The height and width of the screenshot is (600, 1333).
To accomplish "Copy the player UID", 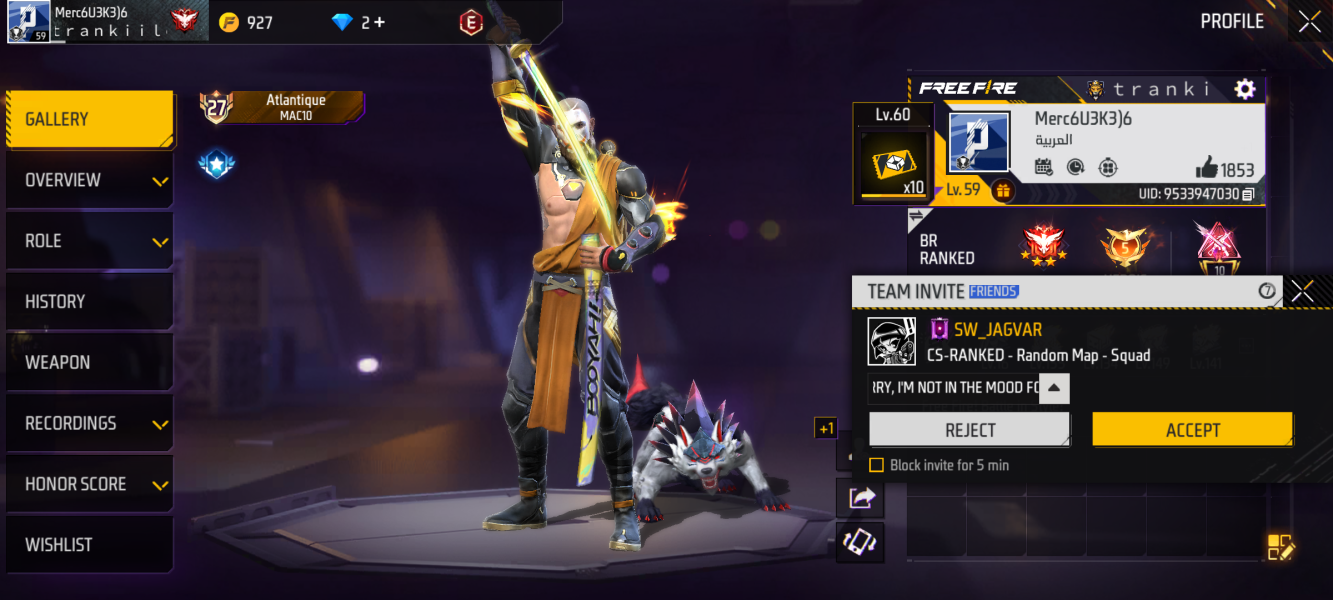I will point(1248,194).
